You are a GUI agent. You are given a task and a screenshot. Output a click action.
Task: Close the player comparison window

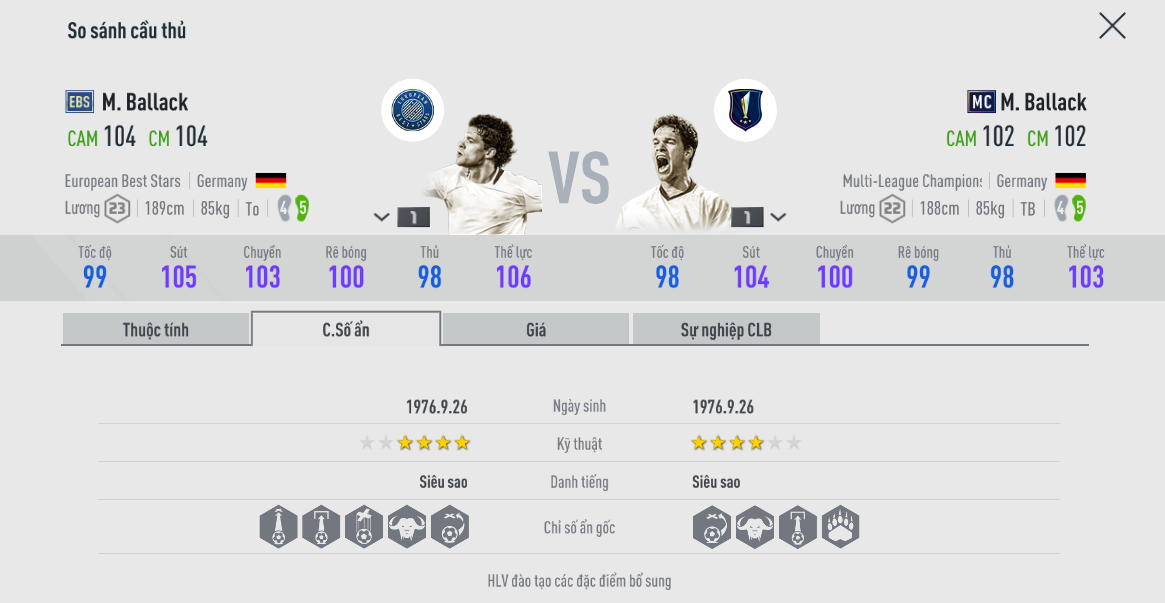[1112, 26]
